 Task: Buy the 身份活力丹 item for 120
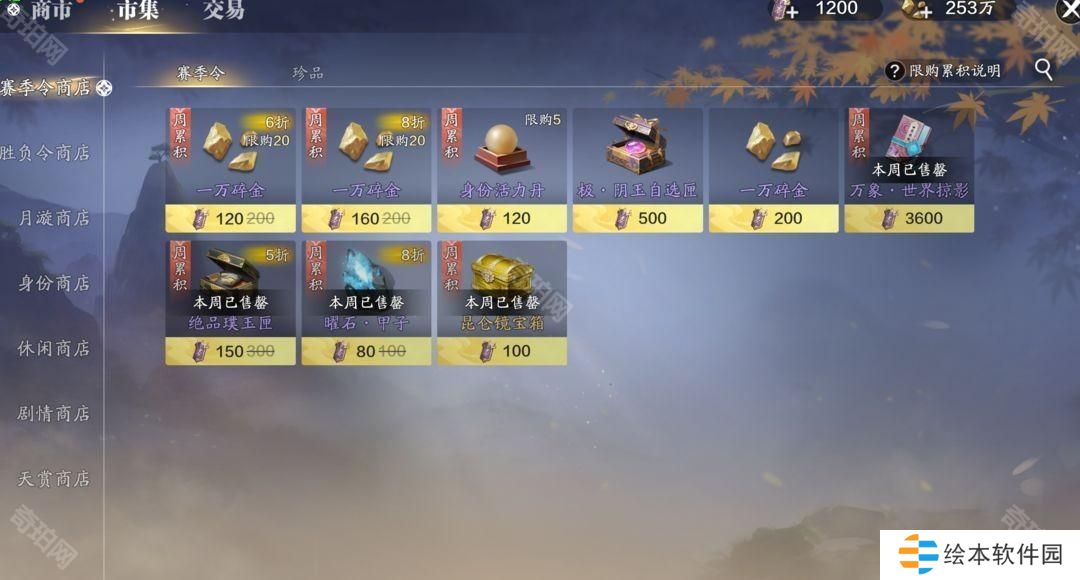pyautogui.click(x=502, y=169)
